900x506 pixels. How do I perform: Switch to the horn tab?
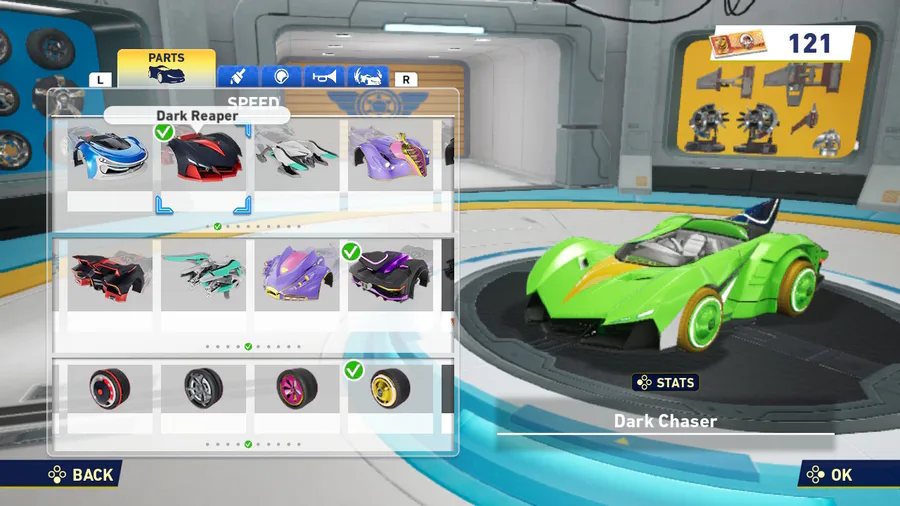pos(326,77)
